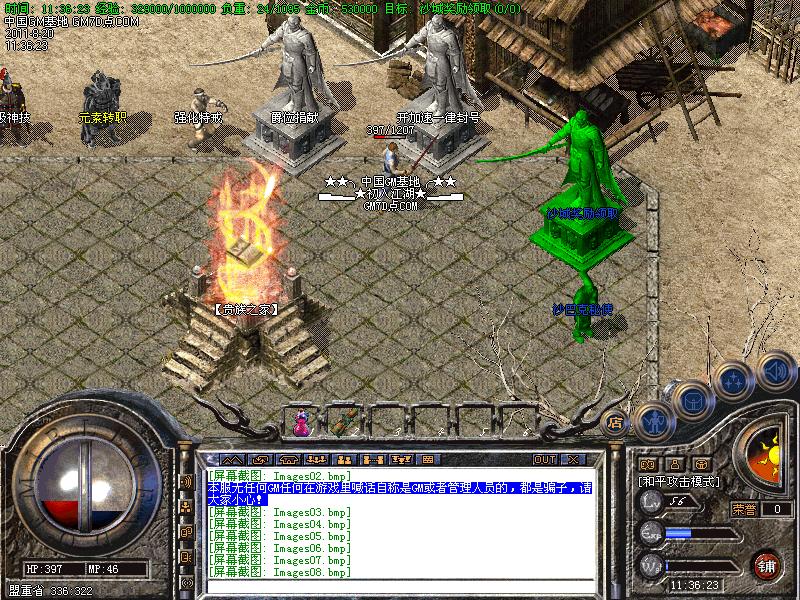The width and height of the screenshot is (800, 600).
Task: Open the 店 shop button
Action: pyautogui.click(x=616, y=422)
